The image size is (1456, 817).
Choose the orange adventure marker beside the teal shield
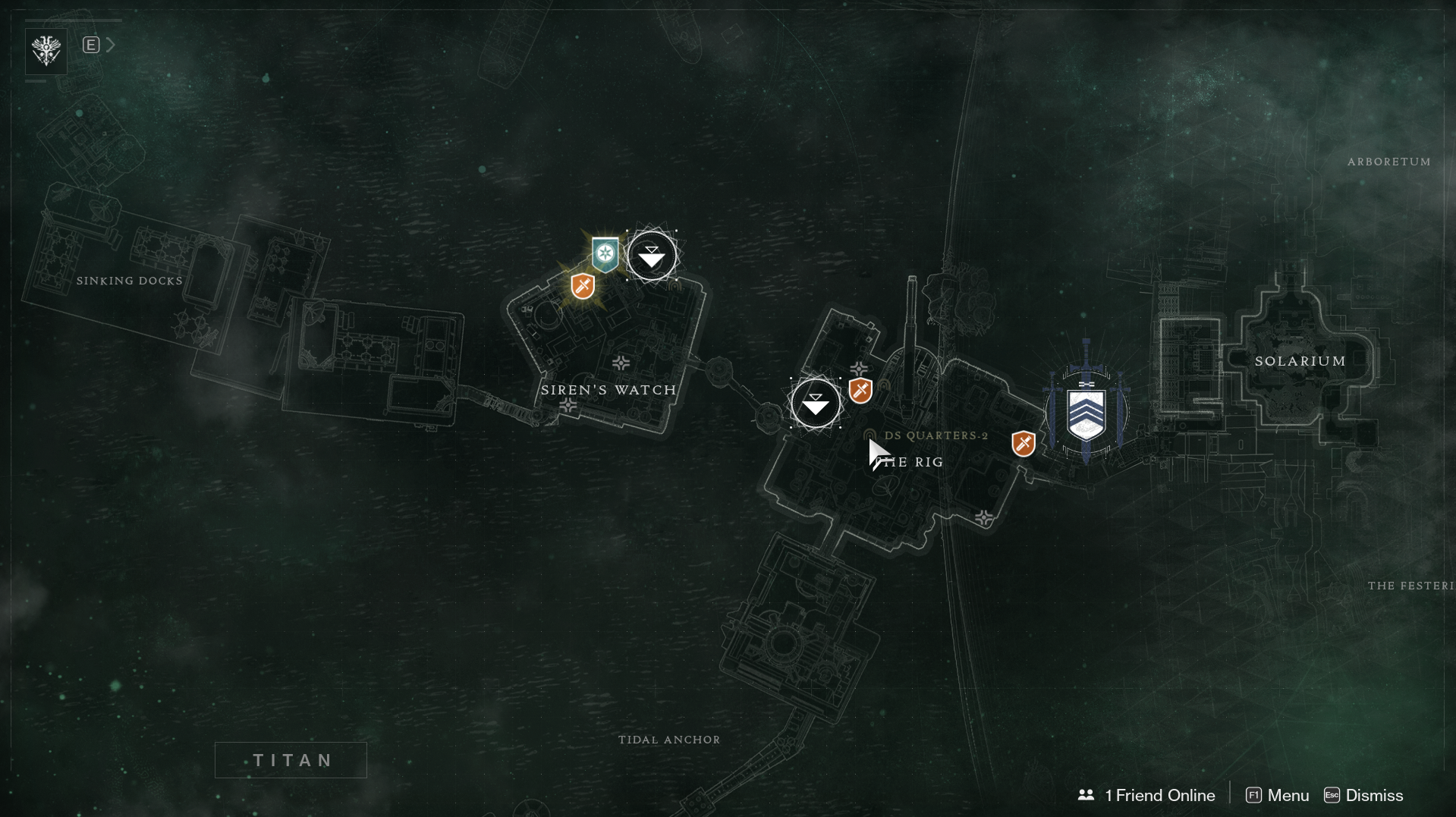tap(583, 286)
